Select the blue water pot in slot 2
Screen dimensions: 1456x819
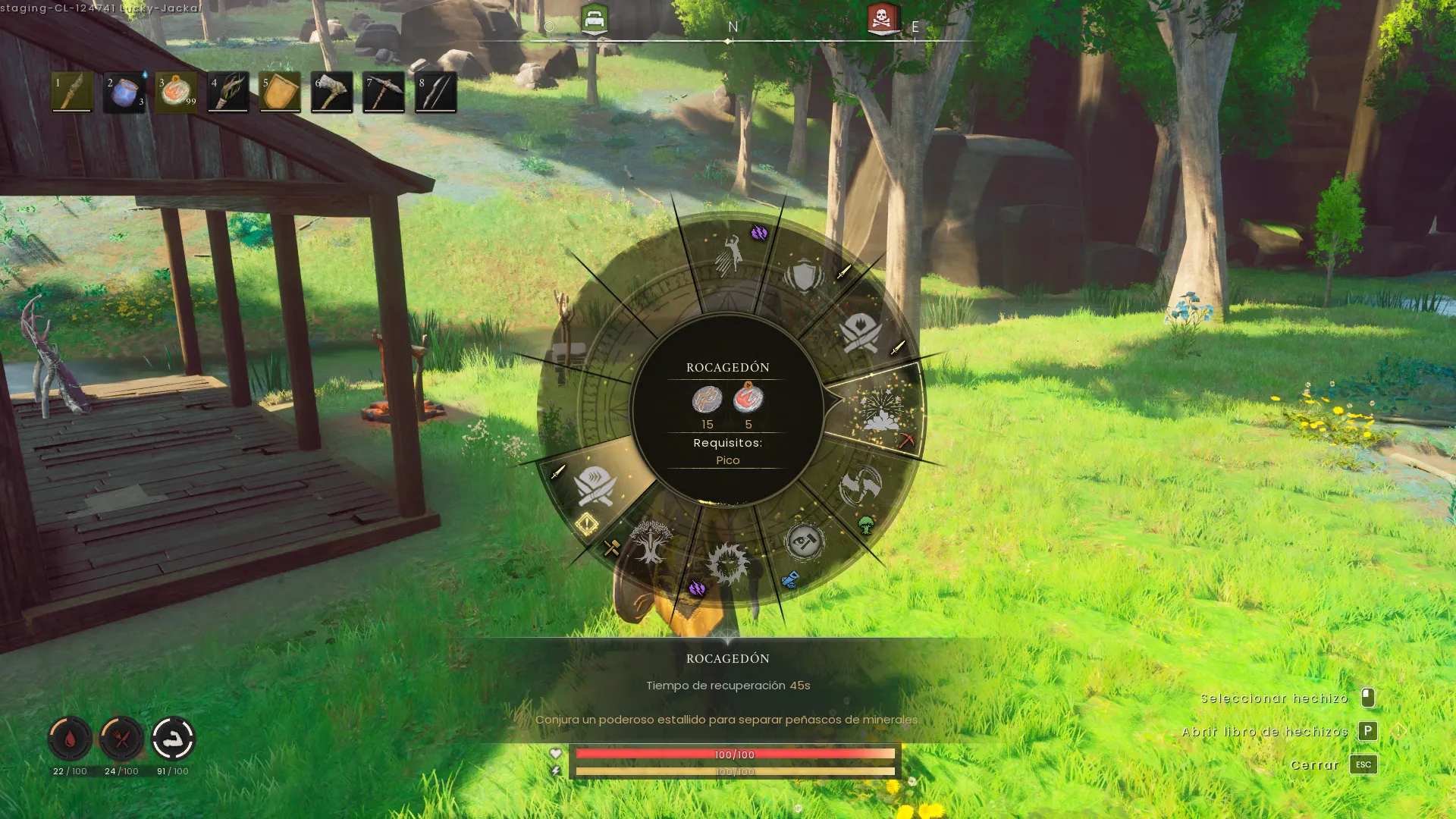[124, 92]
